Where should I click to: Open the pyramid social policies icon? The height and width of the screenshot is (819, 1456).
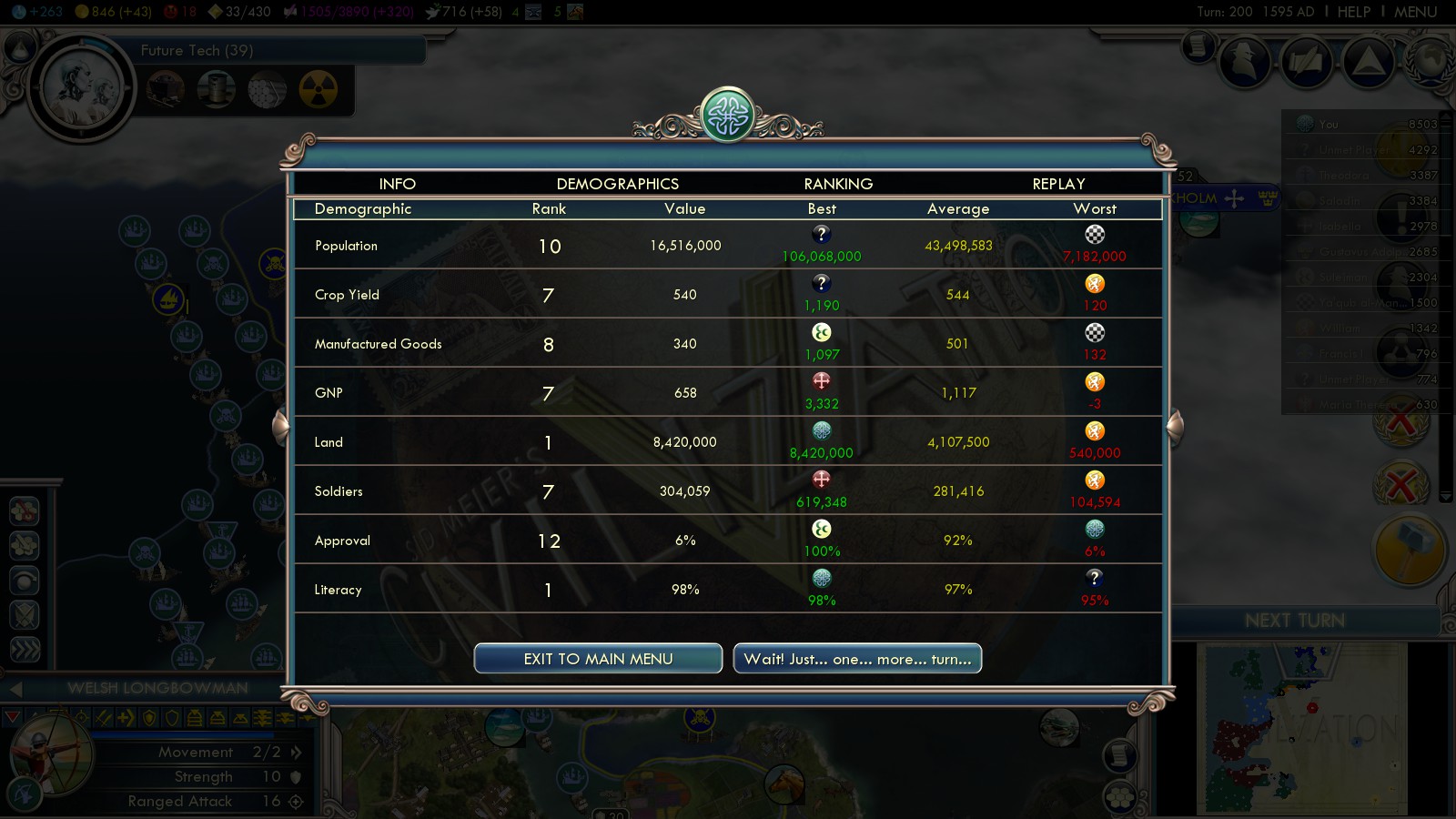pos(1368,62)
